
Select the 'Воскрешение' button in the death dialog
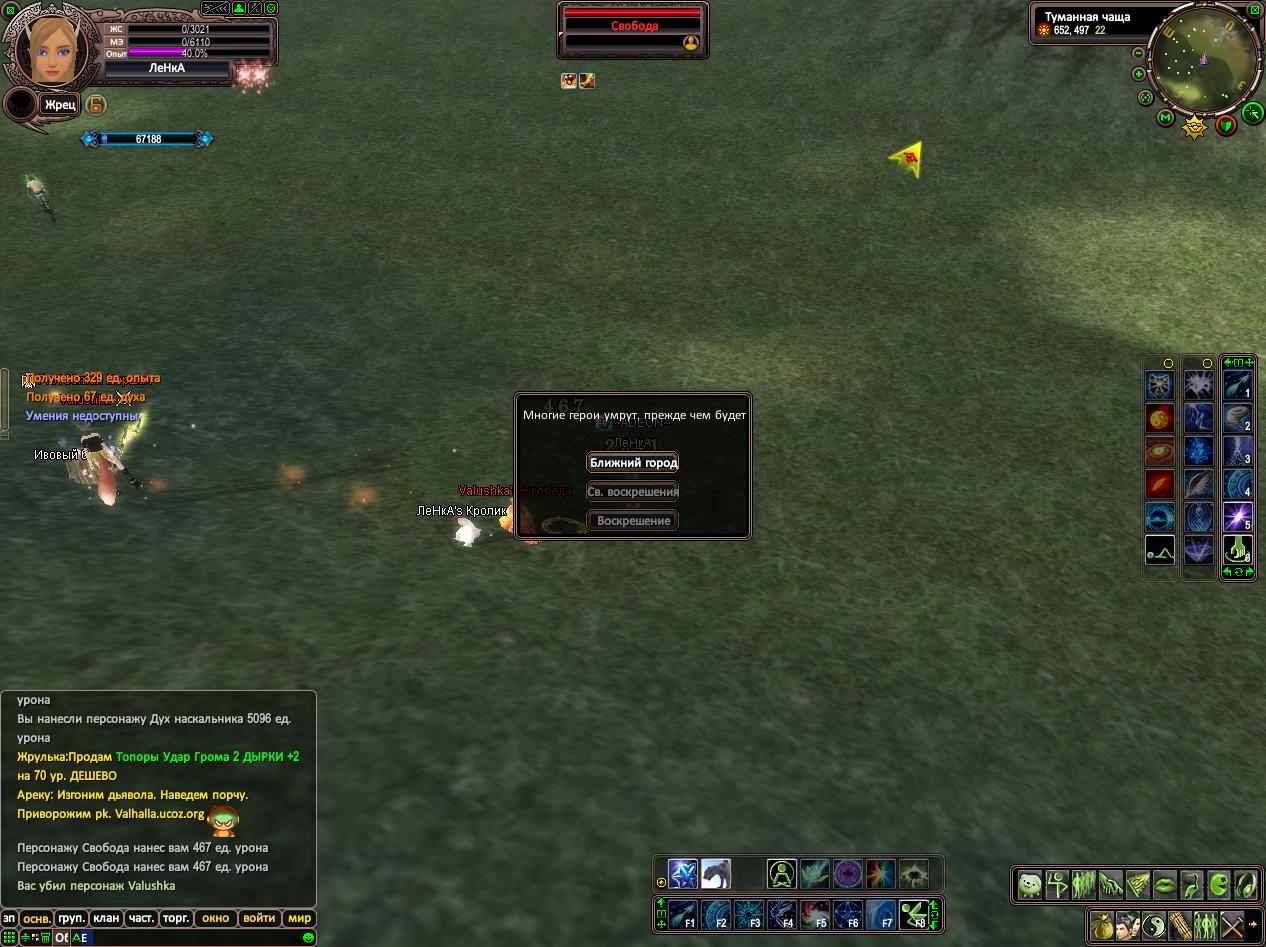633,521
